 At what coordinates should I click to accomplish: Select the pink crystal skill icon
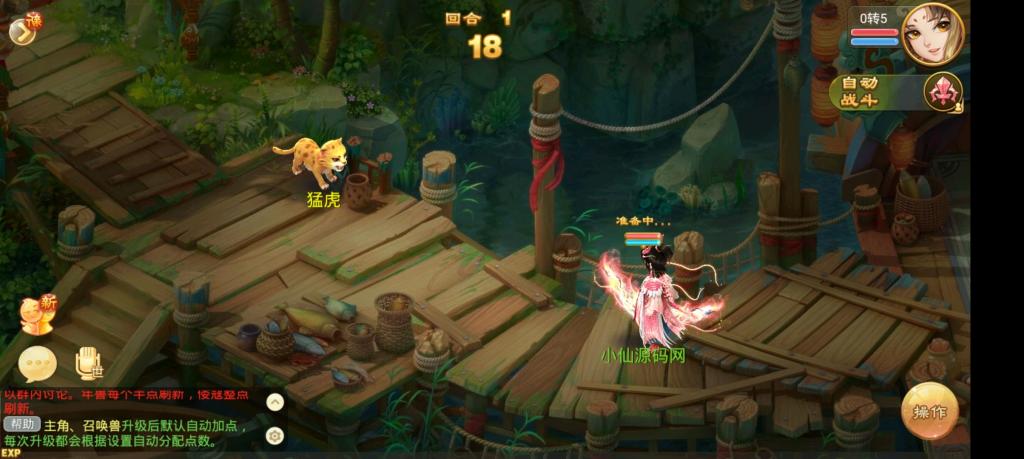point(942,92)
